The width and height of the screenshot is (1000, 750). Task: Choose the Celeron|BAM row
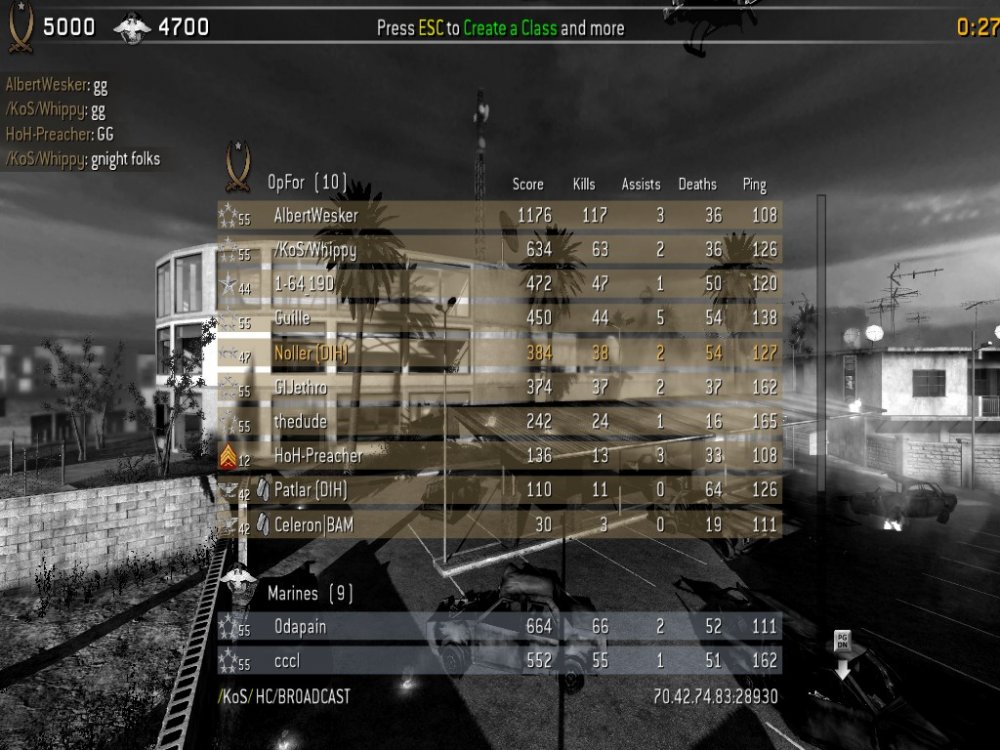(x=498, y=525)
